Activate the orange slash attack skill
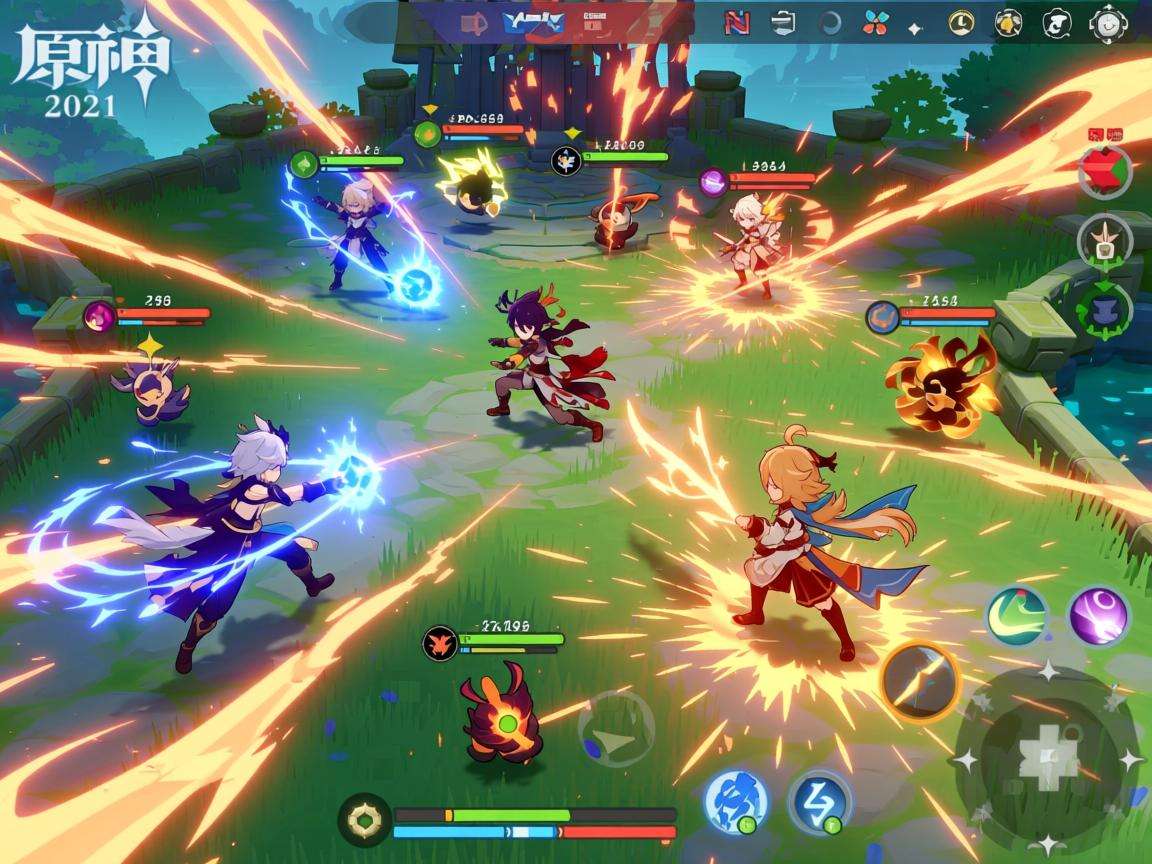The image size is (1152, 864). click(919, 681)
